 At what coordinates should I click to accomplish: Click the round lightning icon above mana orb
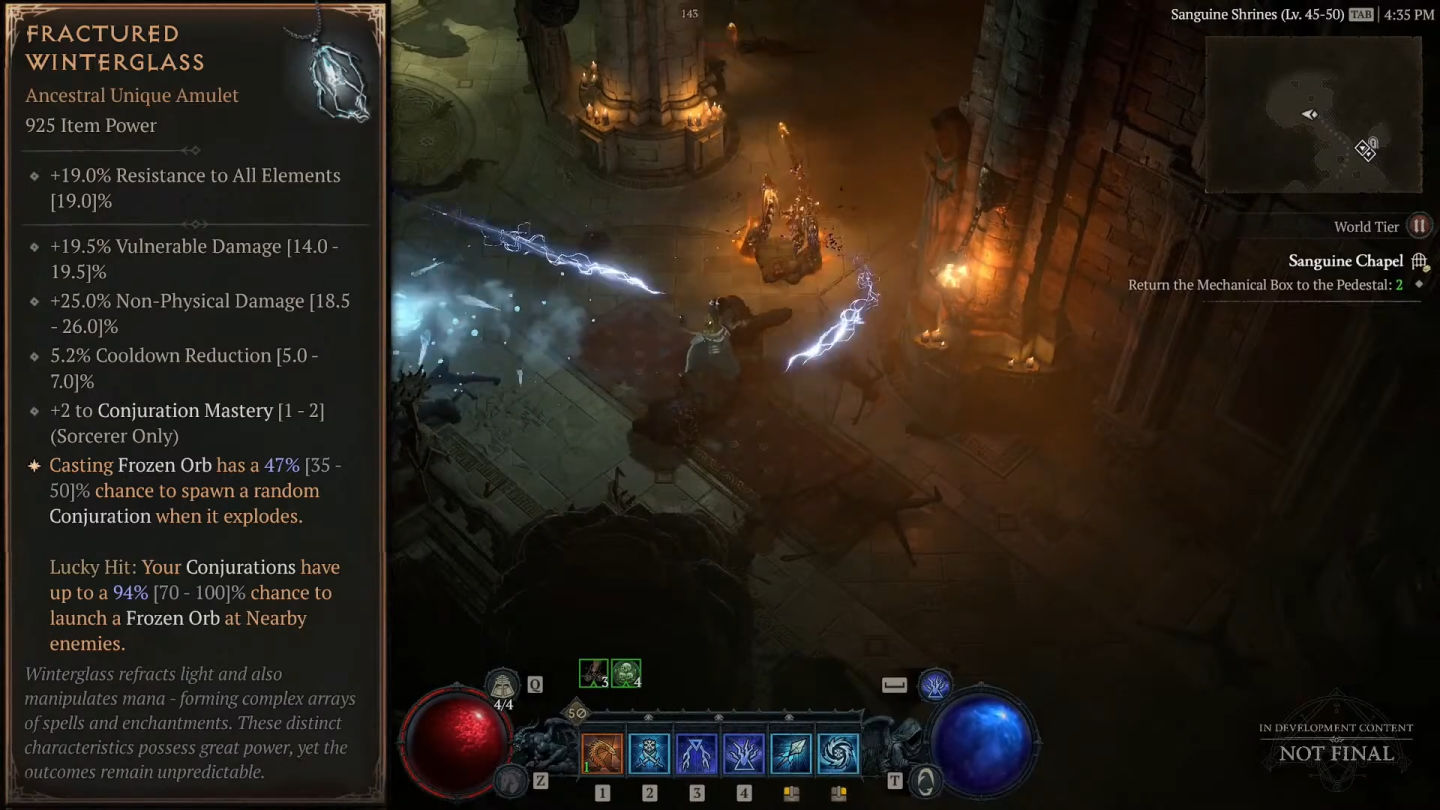935,685
